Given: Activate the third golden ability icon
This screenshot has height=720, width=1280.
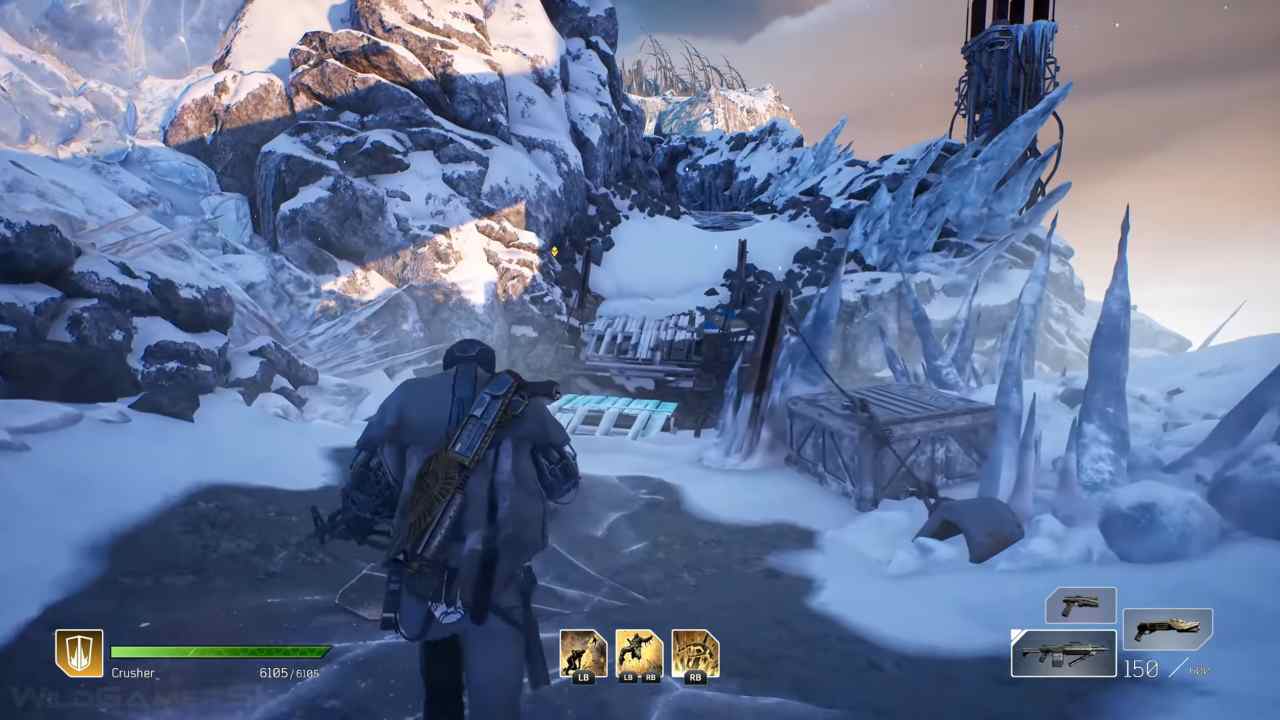Looking at the screenshot, I should pyautogui.click(x=695, y=654).
